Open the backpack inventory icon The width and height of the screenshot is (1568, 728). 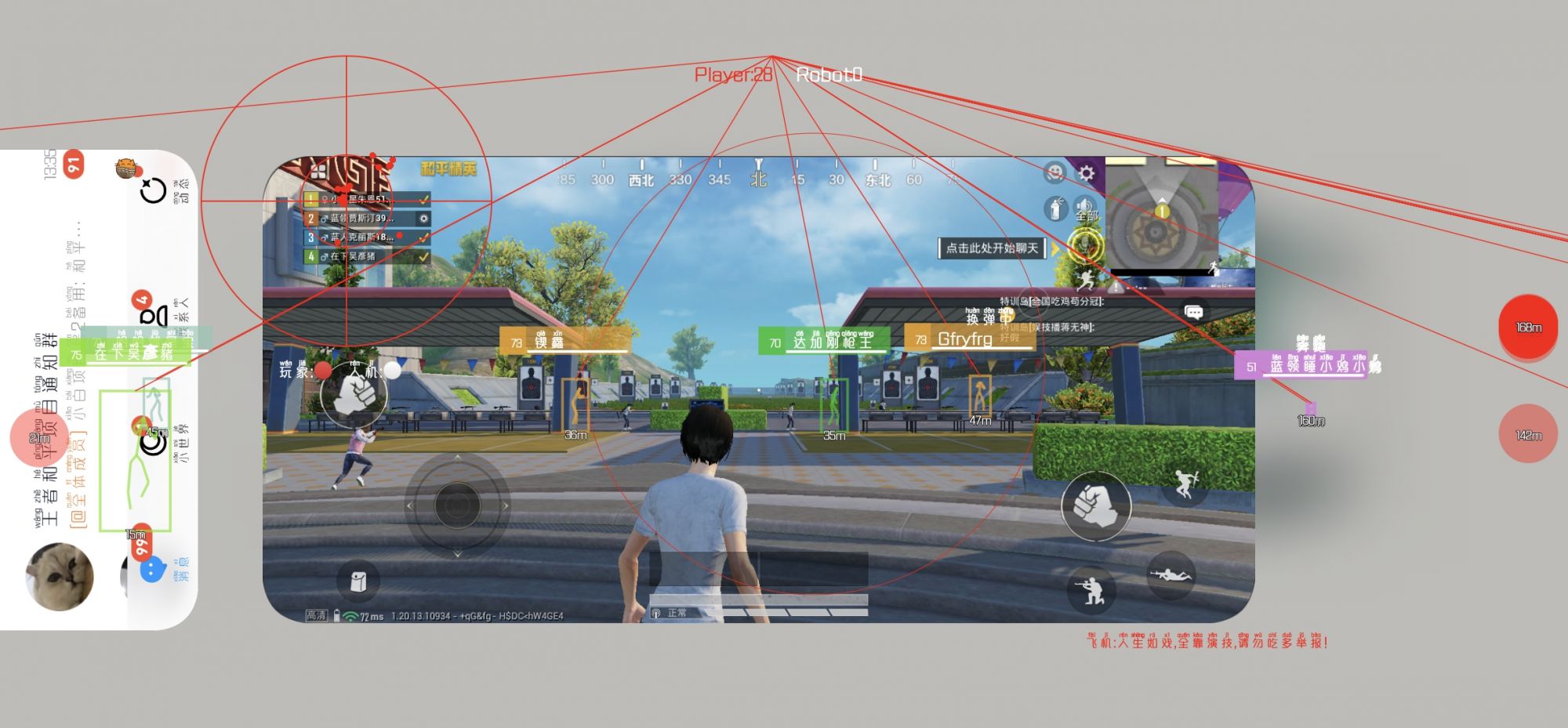pos(358,581)
